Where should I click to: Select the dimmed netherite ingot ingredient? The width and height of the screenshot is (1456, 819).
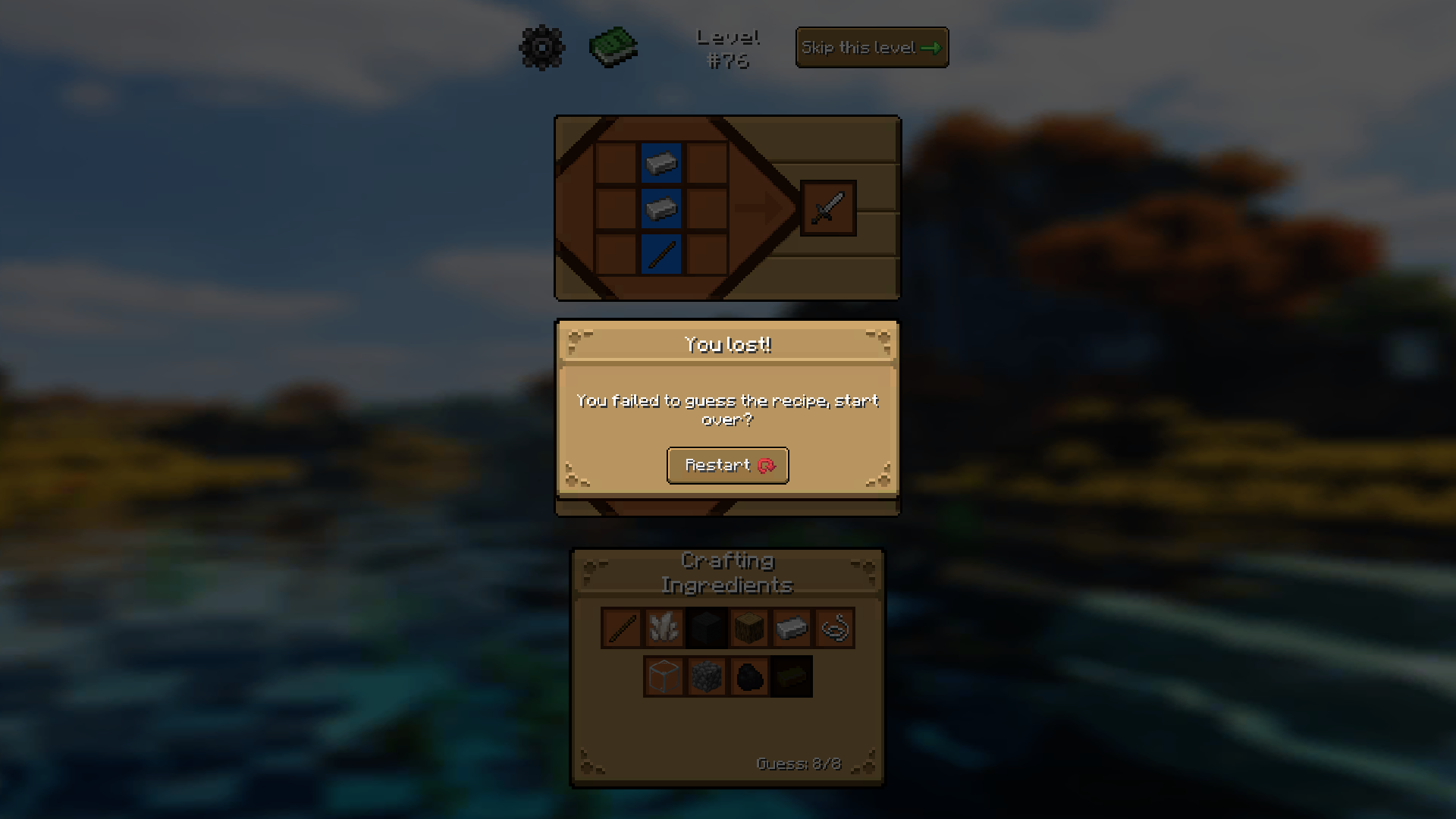[791, 676]
